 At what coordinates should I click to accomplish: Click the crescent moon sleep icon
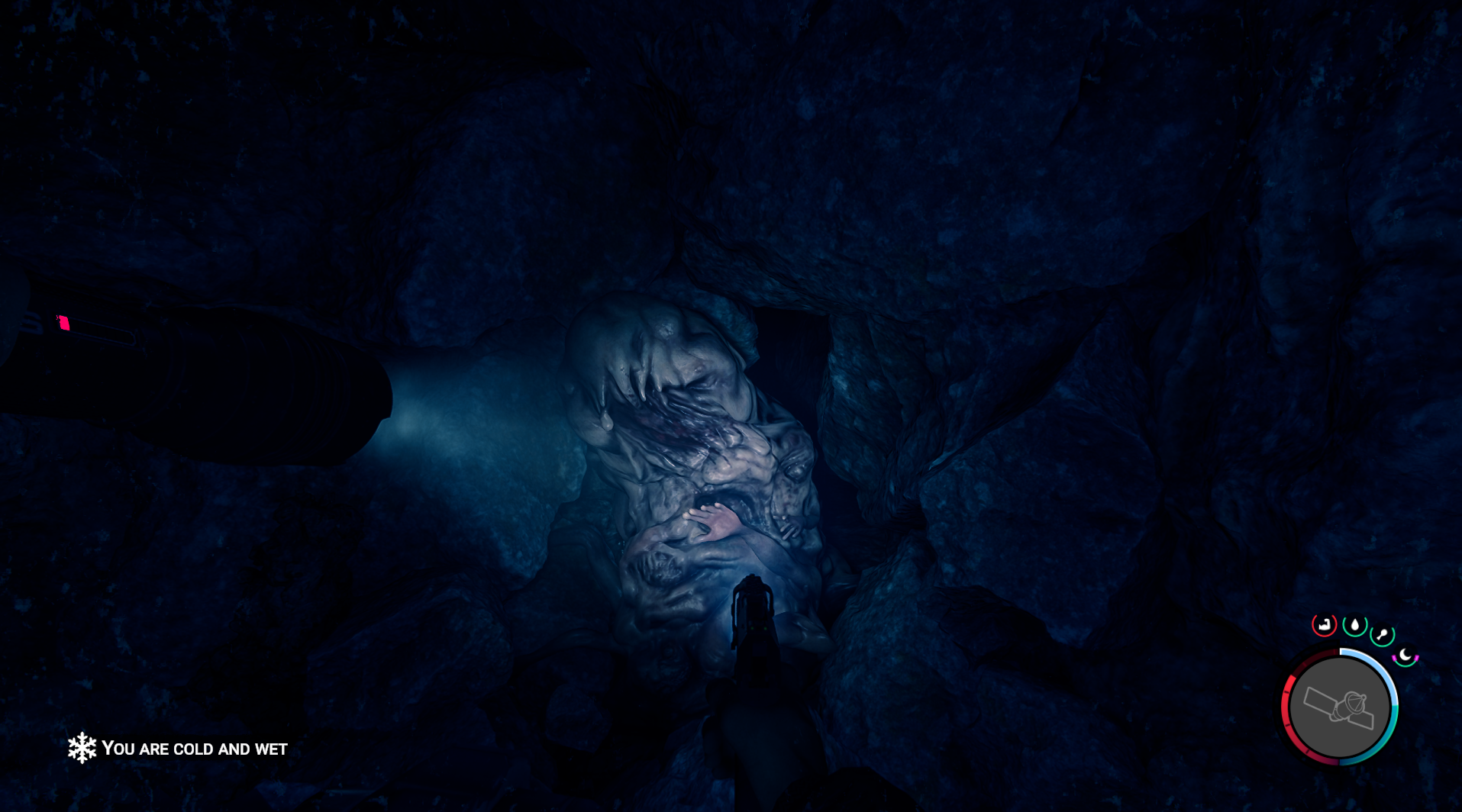(x=1405, y=656)
